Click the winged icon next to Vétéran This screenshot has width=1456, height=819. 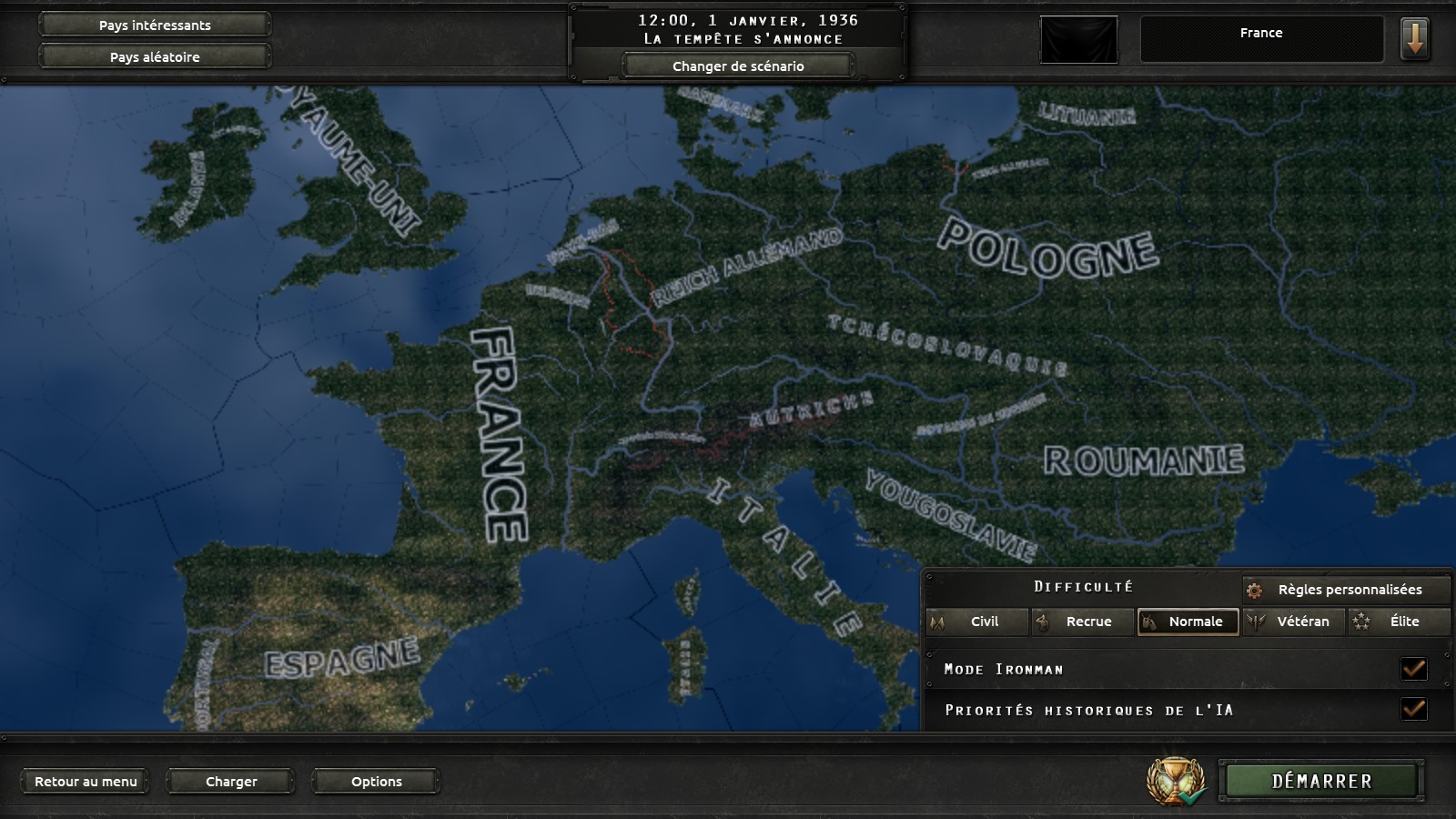click(1257, 622)
